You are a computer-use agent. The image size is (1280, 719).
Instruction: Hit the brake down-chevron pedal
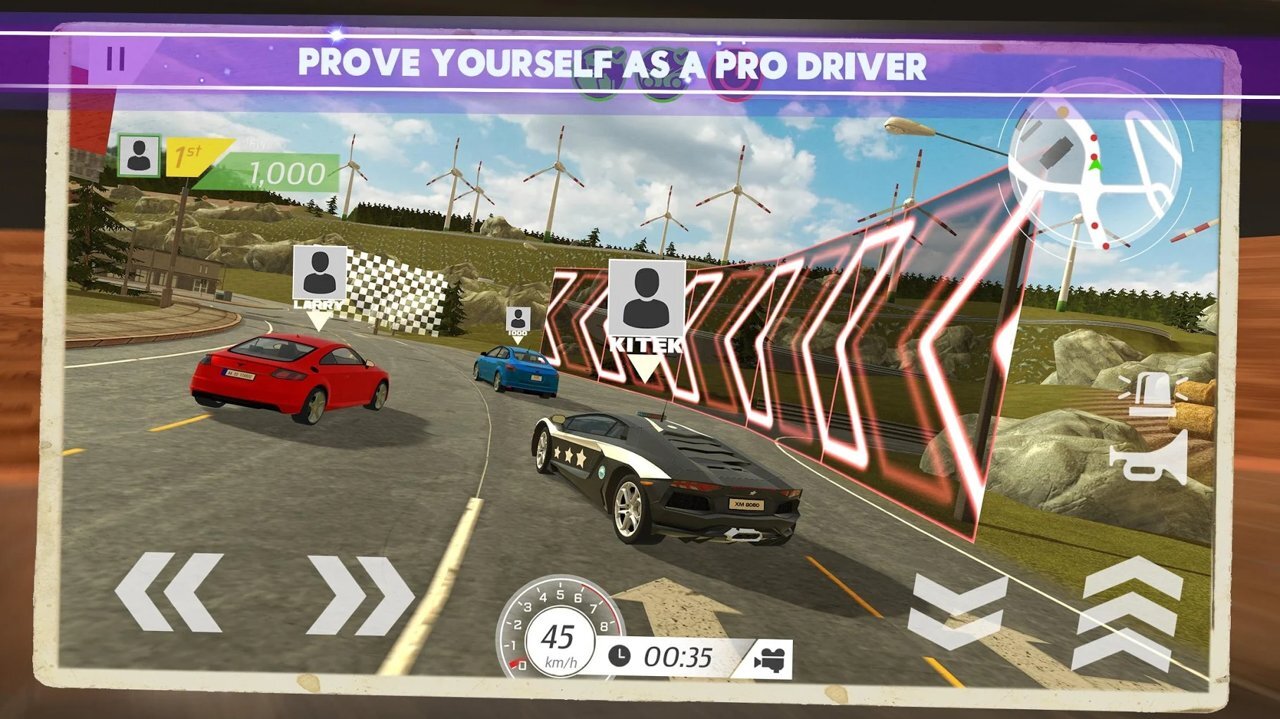click(x=957, y=611)
